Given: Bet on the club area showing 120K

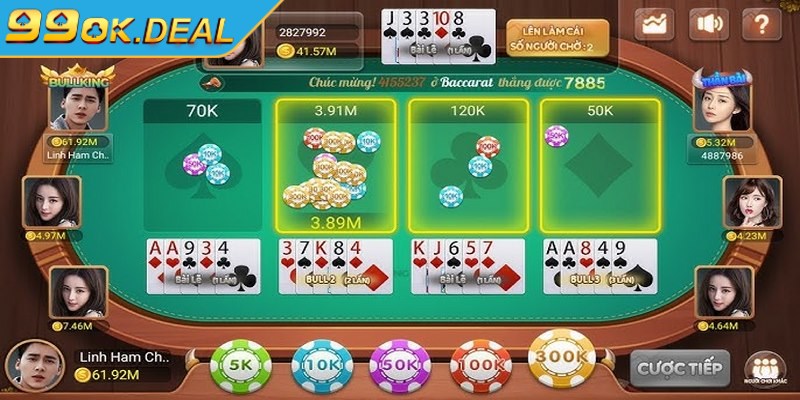Looking at the screenshot, I should pos(467,165).
